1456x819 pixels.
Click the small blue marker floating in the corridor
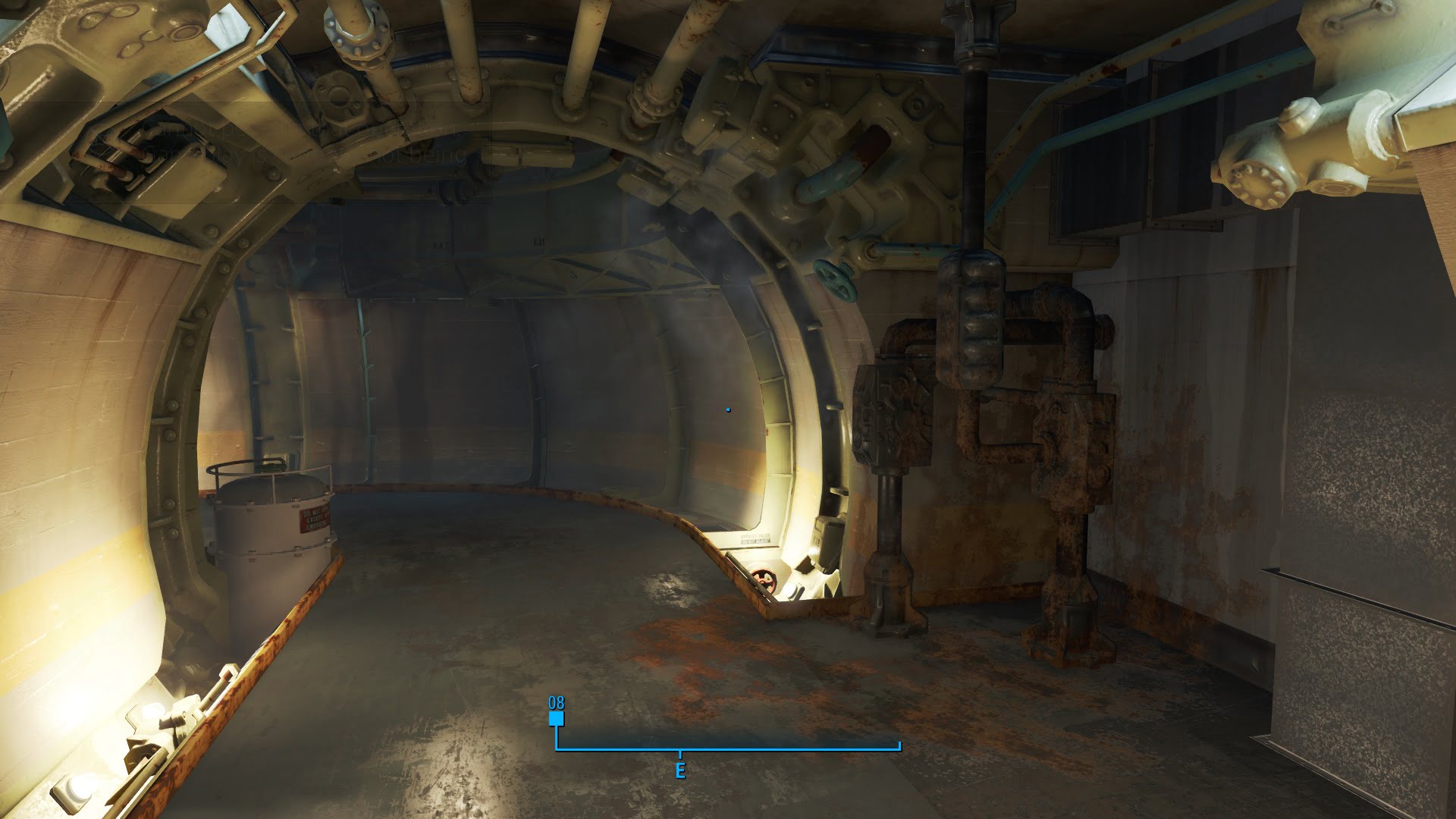coord(729,409)
